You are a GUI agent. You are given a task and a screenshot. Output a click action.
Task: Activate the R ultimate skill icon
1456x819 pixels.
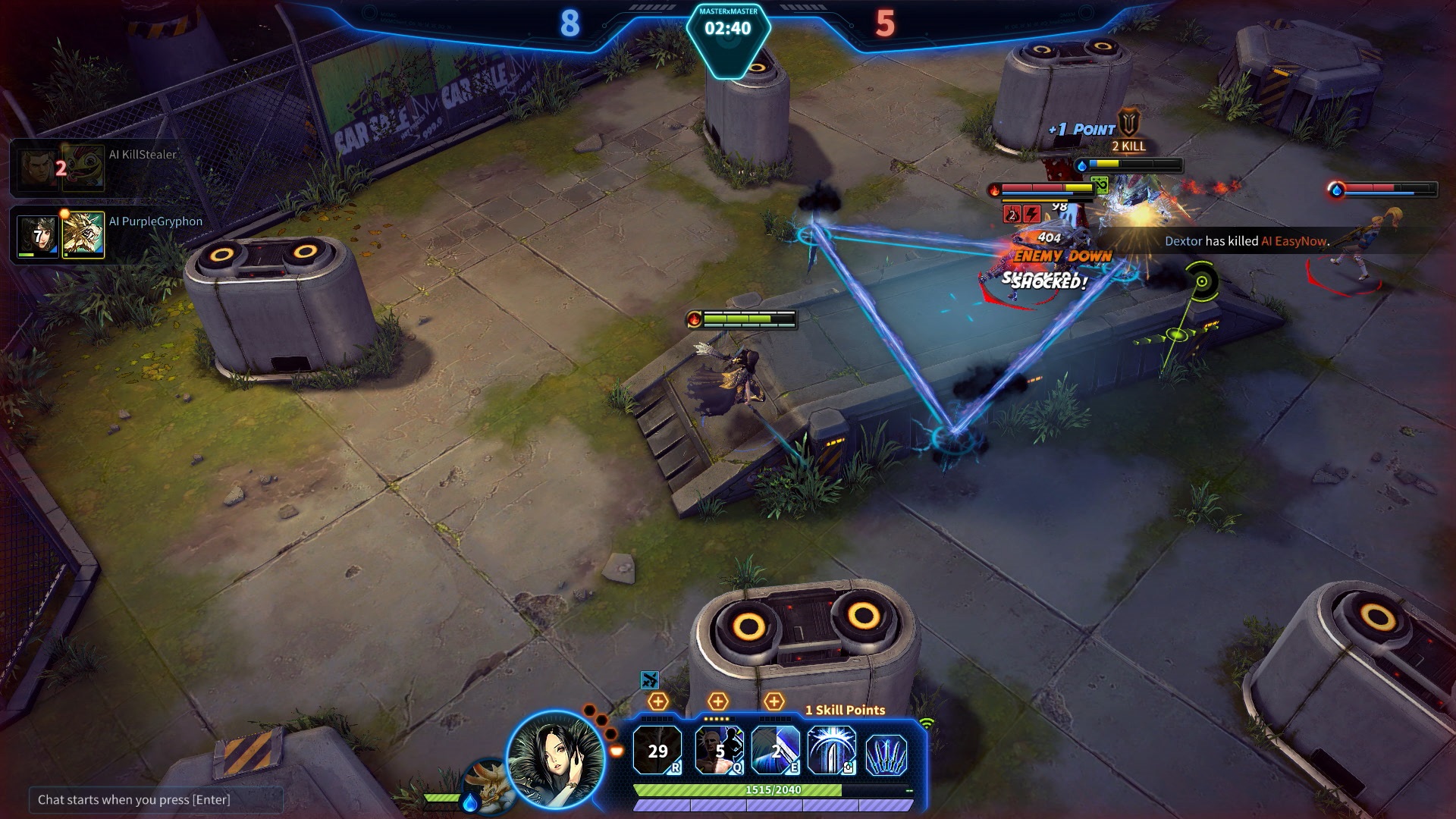pyautogui.click(x=657, y=751)
